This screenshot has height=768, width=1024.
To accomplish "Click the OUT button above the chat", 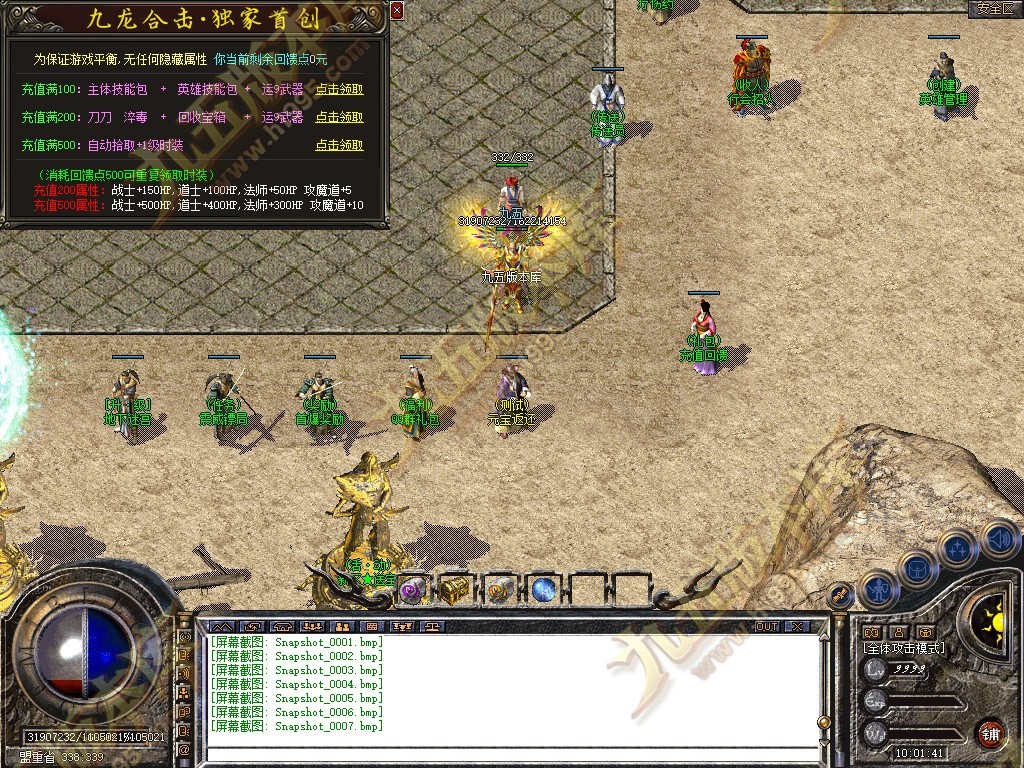I will click(767, 626).
